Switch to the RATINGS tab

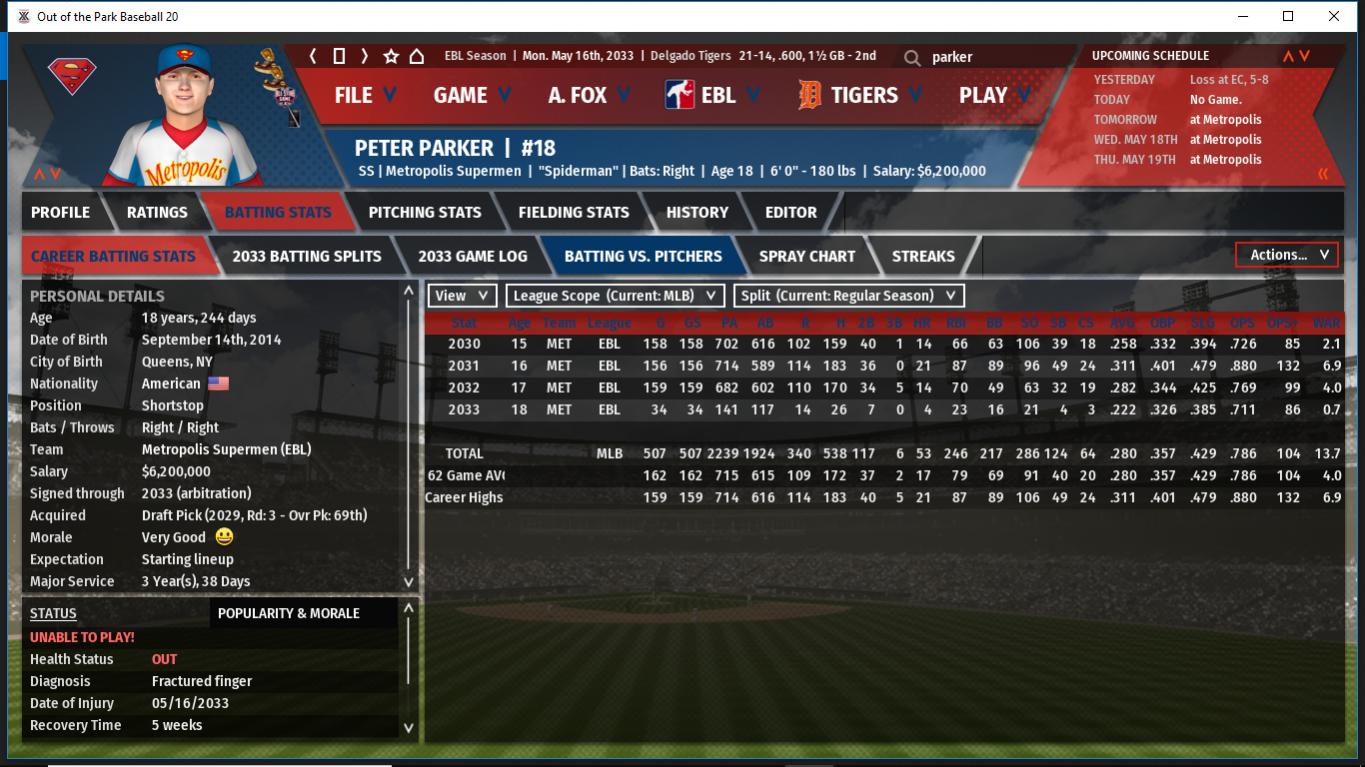point(157,212)
